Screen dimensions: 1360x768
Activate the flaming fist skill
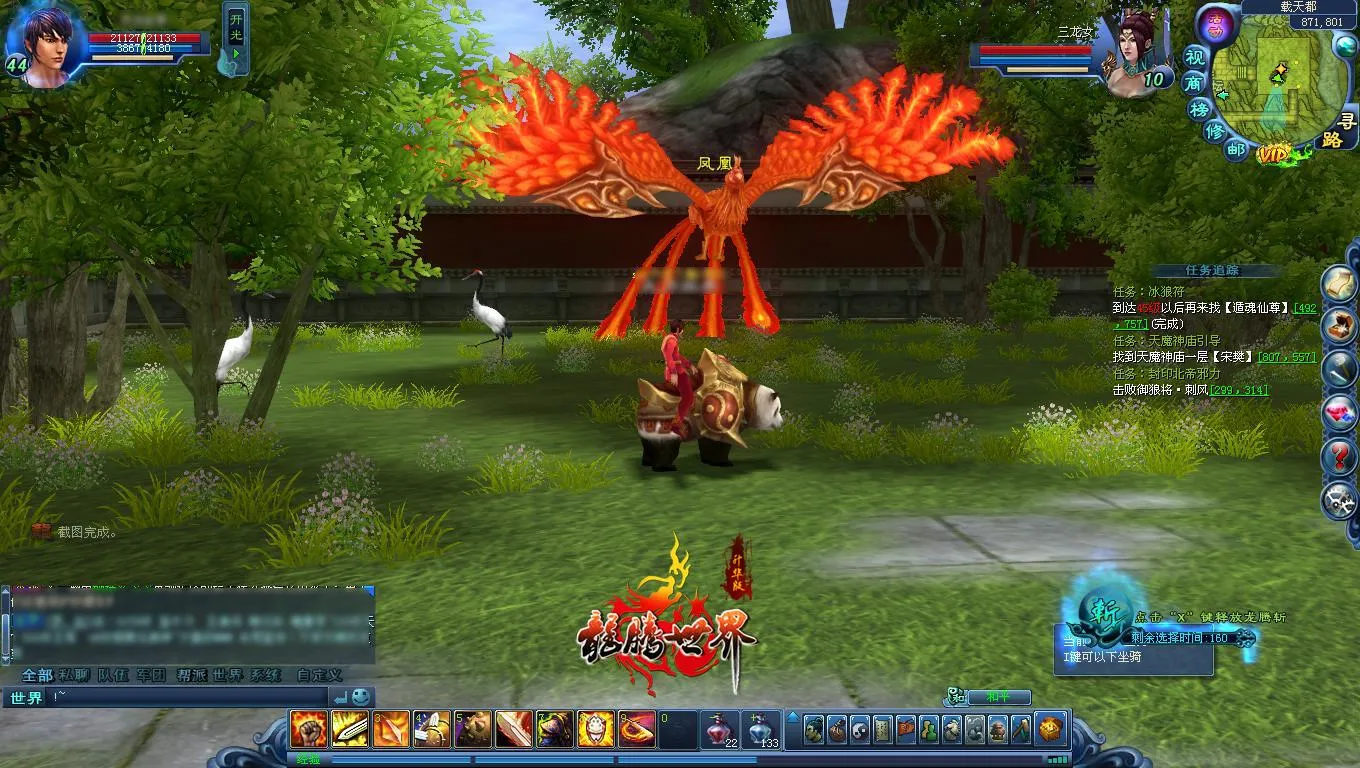[309, 730]
